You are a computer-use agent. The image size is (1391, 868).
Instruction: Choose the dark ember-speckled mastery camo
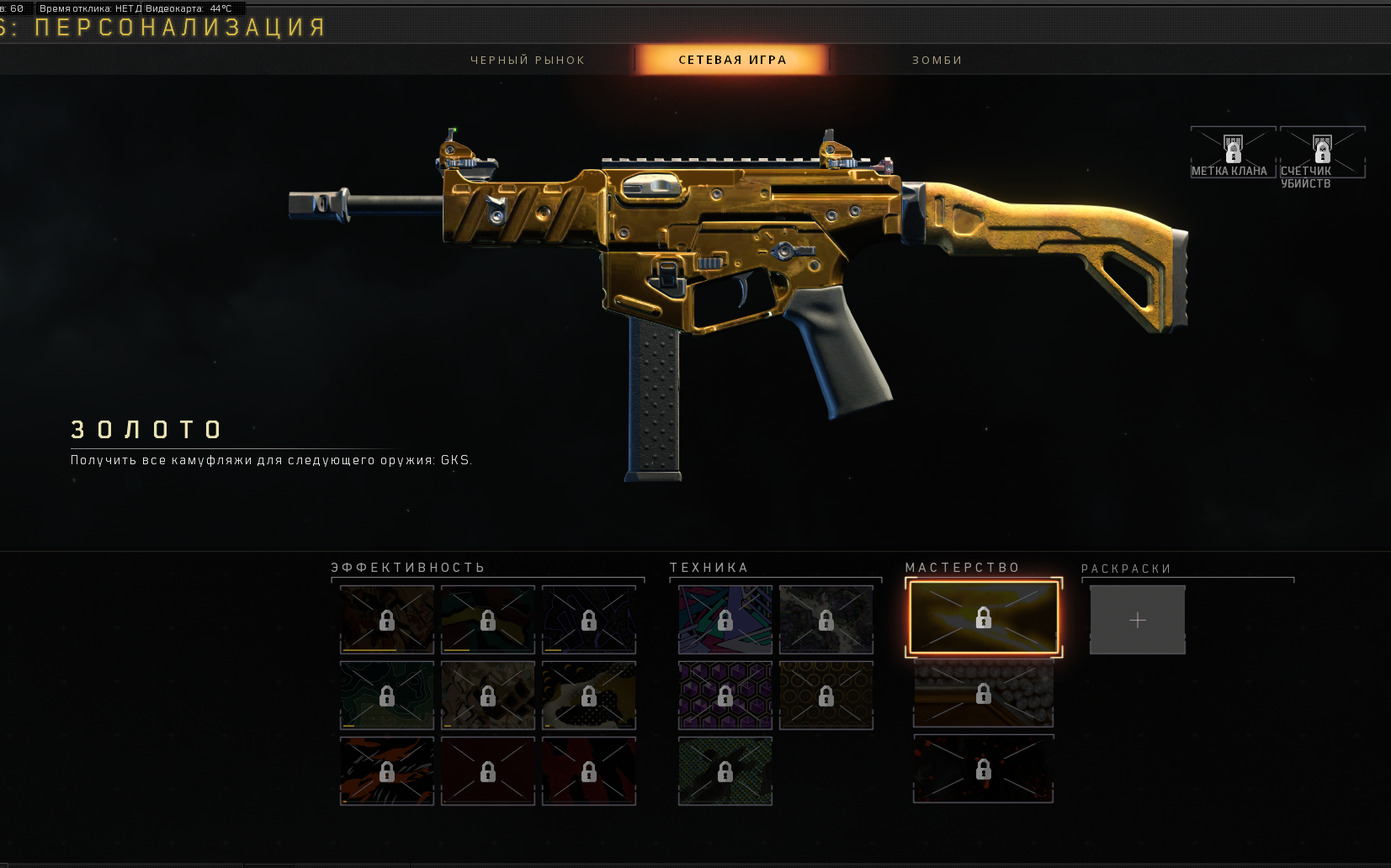click(x=983, y=770)
